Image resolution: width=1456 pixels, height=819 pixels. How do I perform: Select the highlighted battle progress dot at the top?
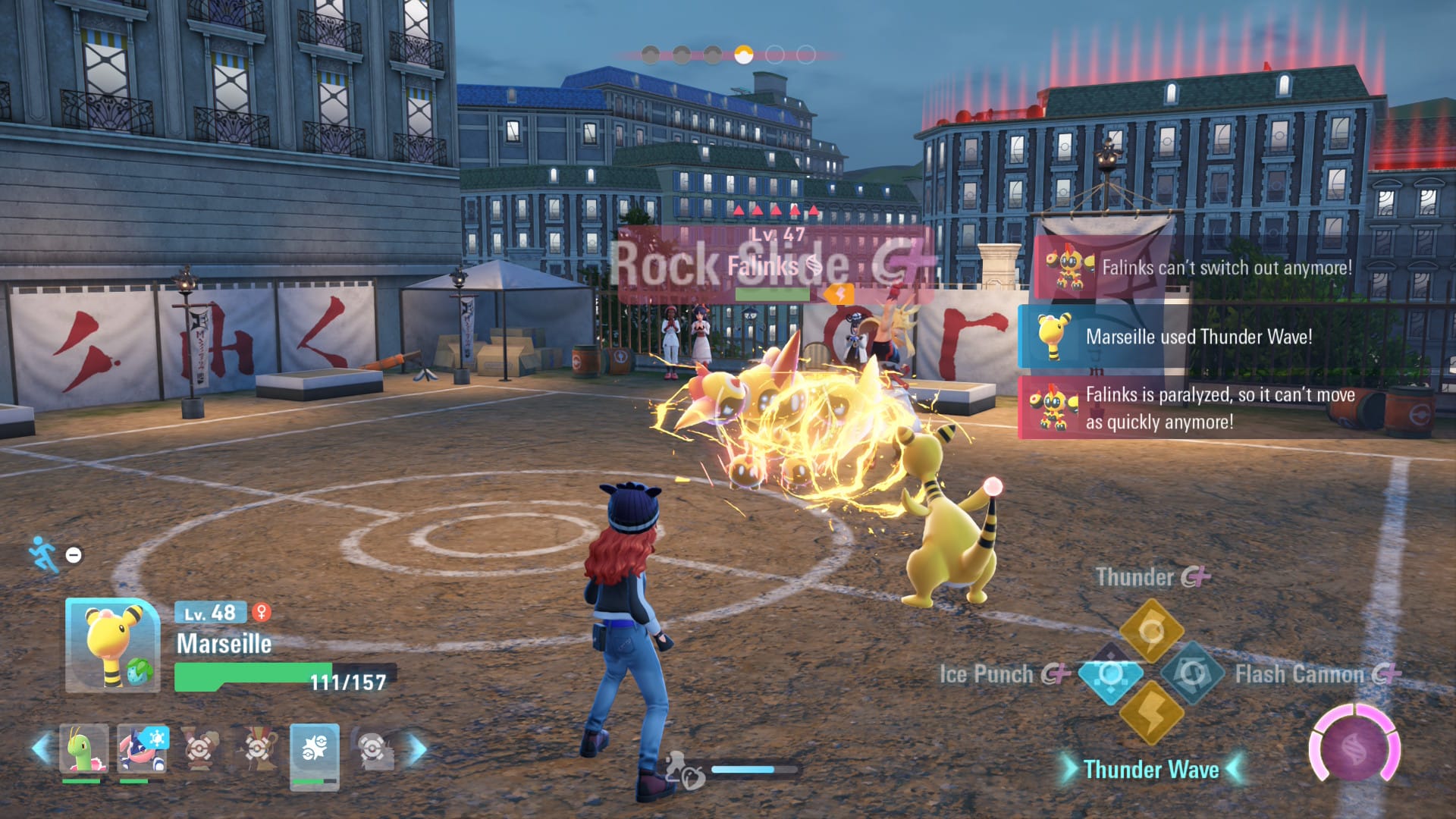tap(743, 53)
